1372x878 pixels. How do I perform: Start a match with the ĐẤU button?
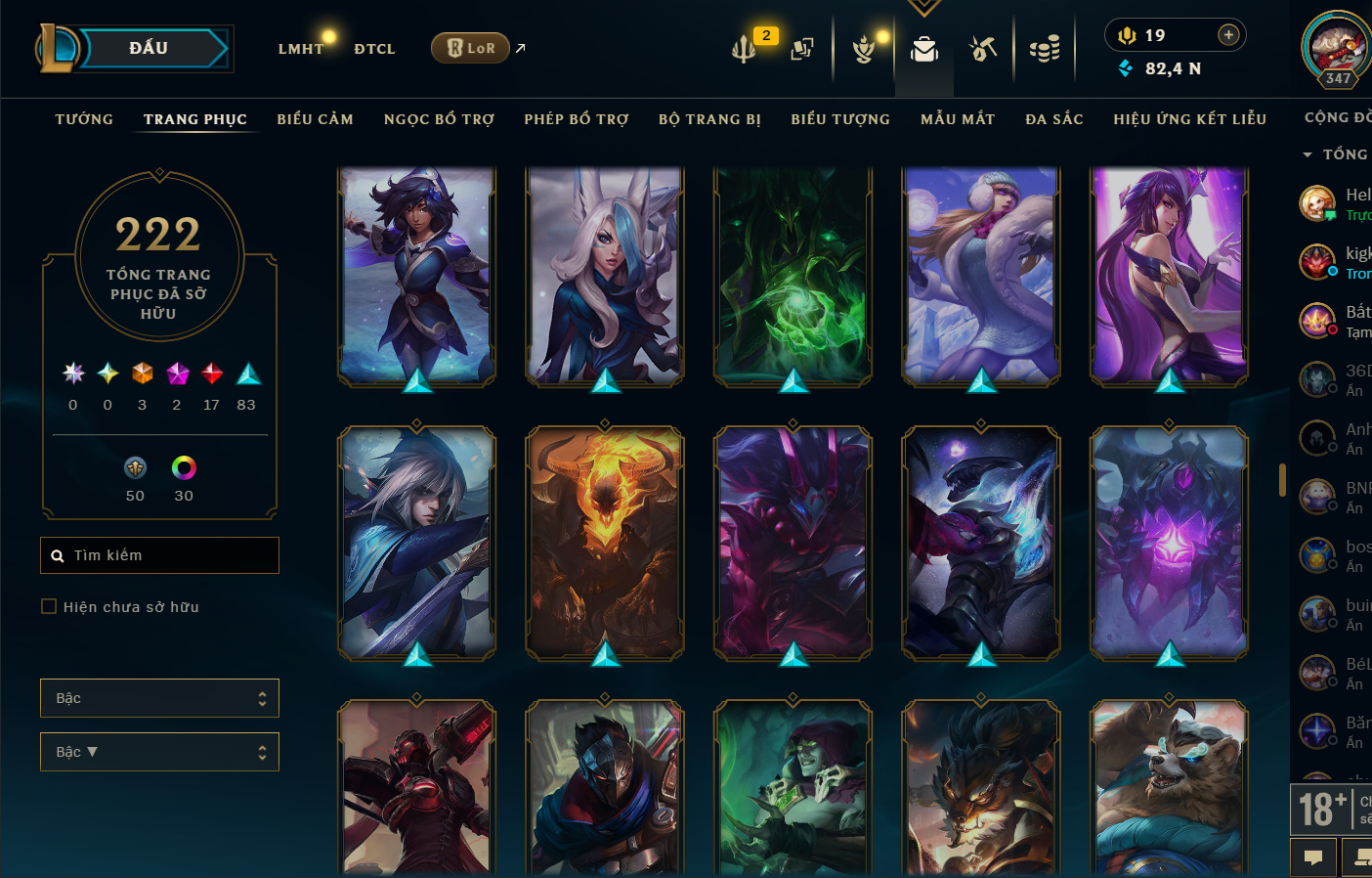(x=150, y=48)
